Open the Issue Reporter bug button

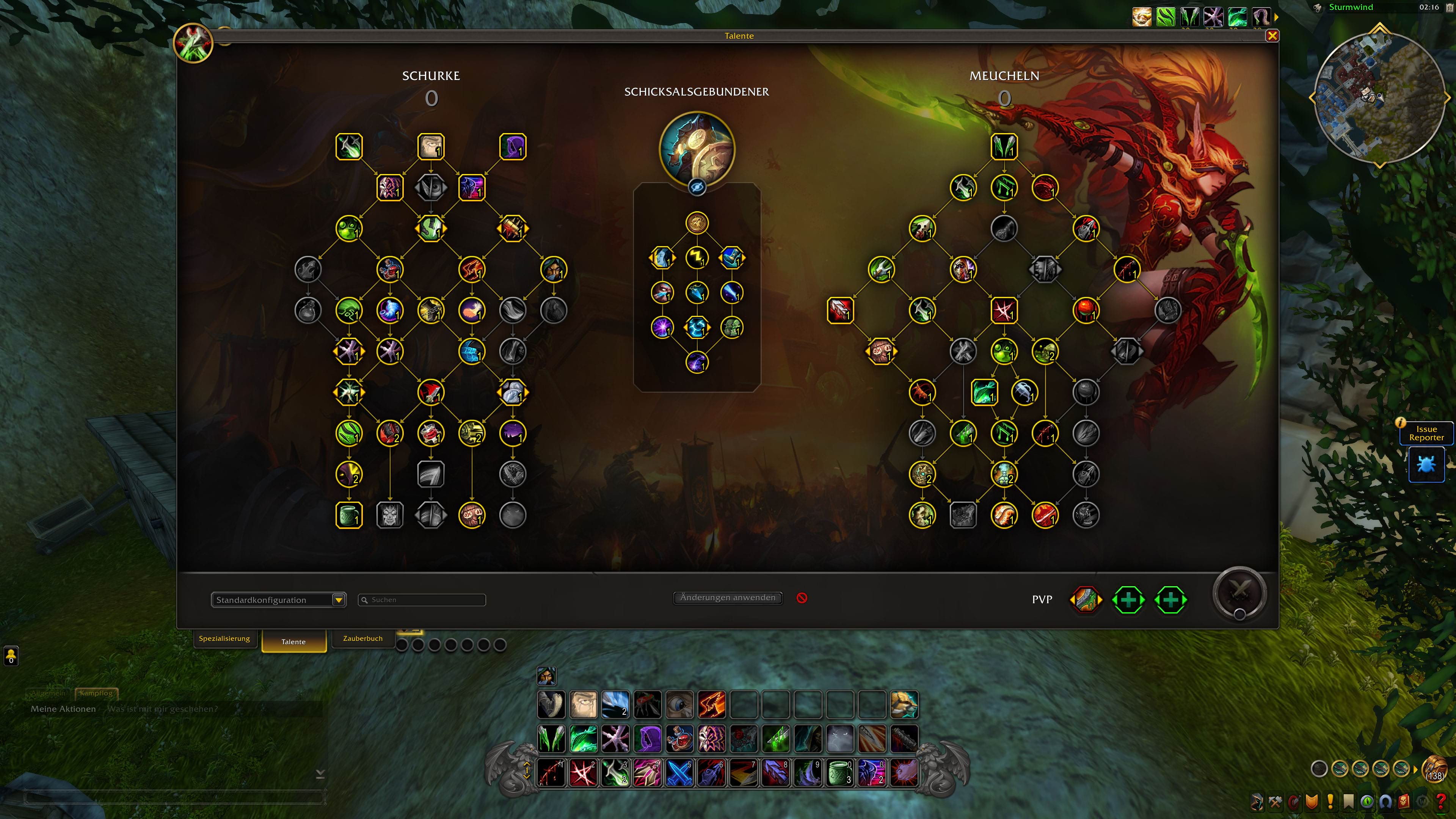(x=1426, y=464)
